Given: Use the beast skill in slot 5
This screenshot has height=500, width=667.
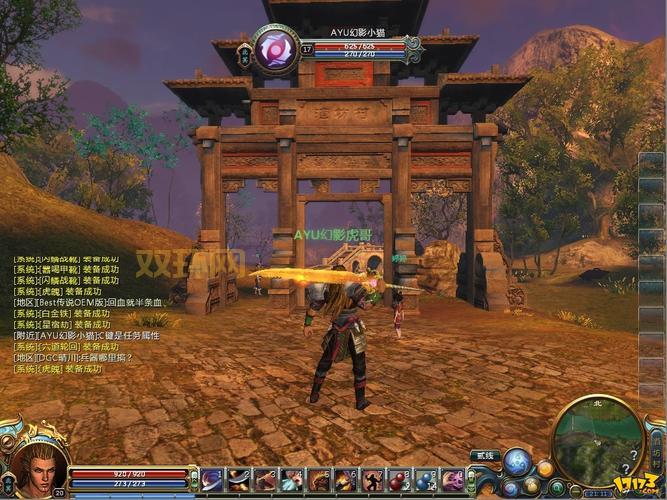Looking at the screenshot, I should [x=319, y=480].
